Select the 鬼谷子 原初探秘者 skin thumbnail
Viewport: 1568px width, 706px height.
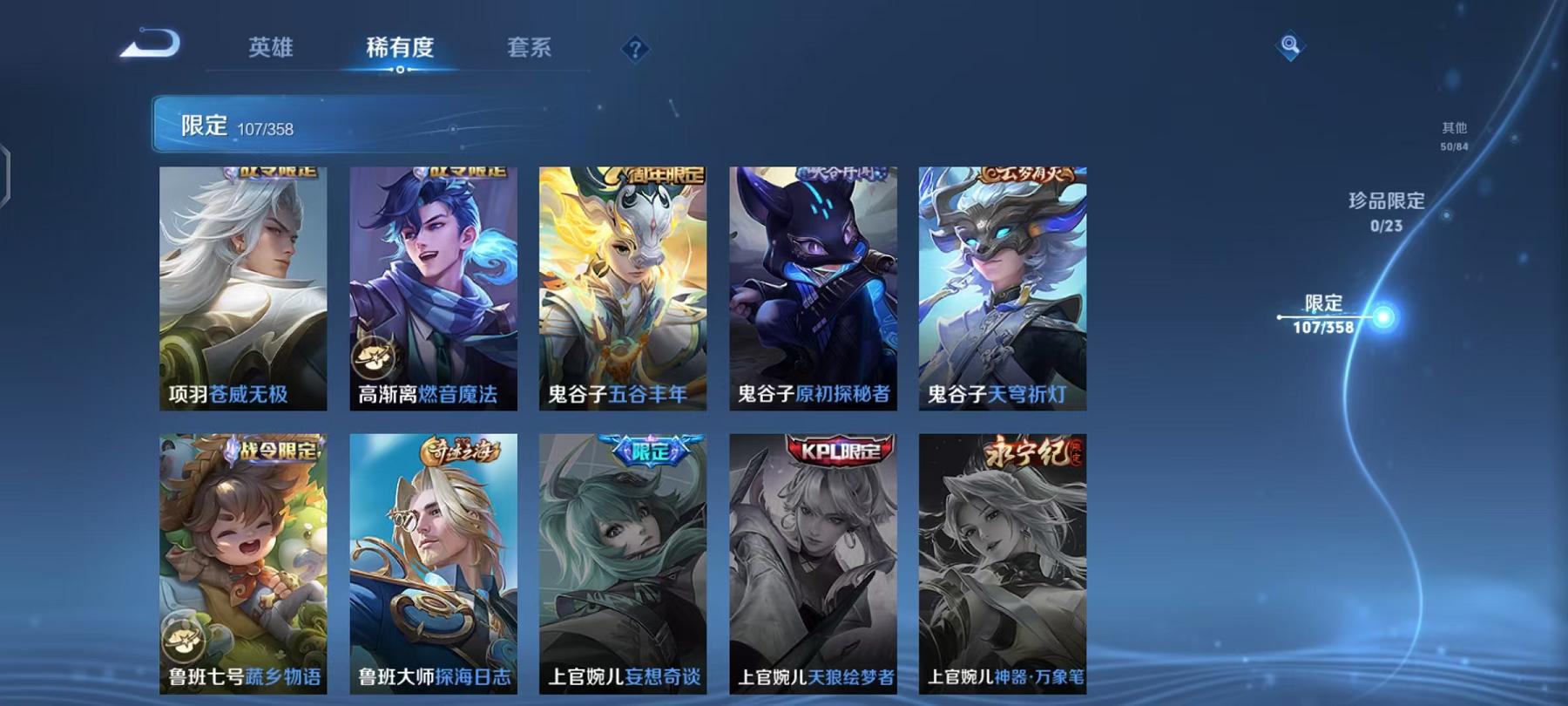pyautogui.click(x=812, y=288)
